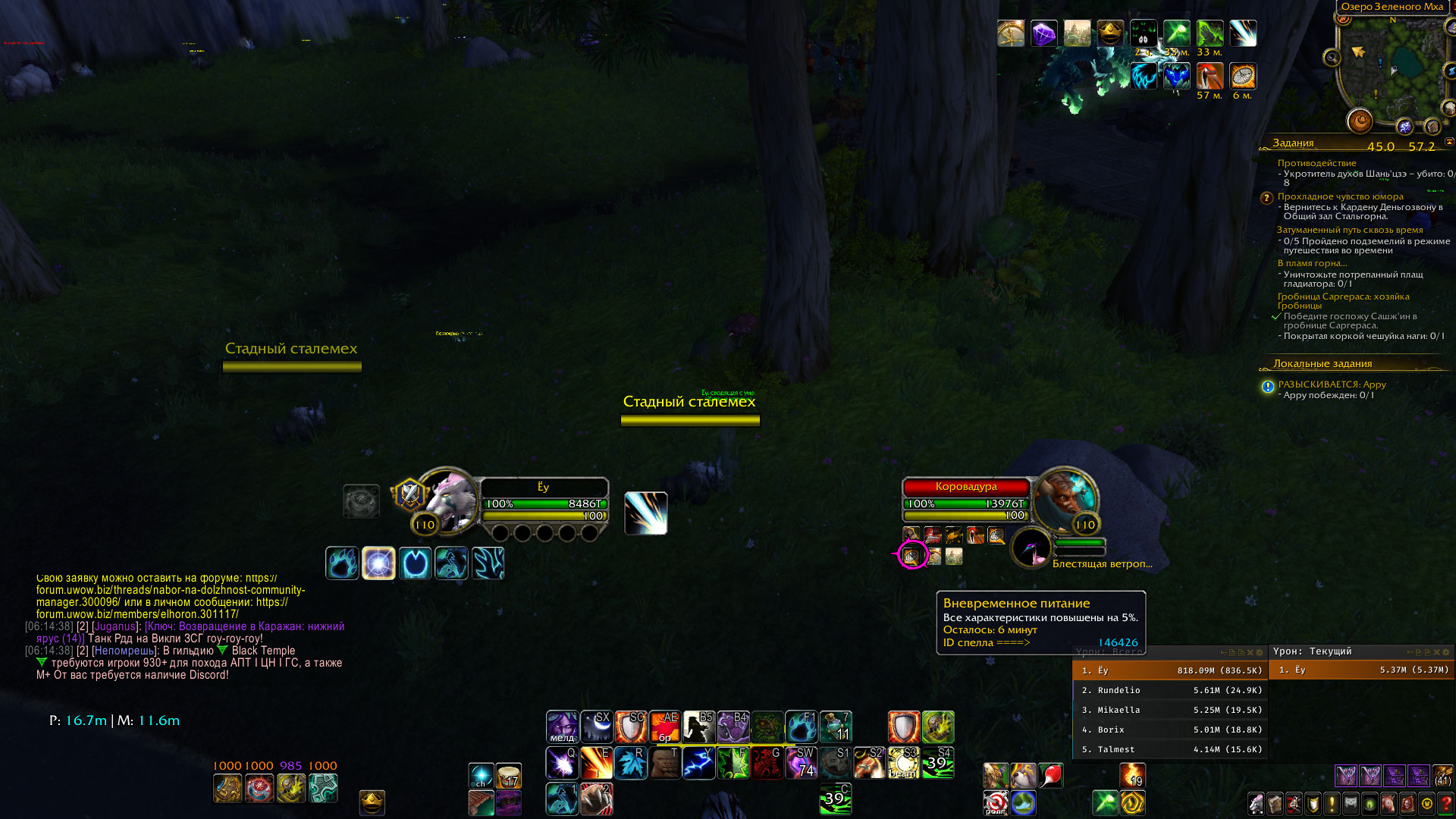Select the circled food buff on target frame

pyautogui.click(x=912, y=556)
